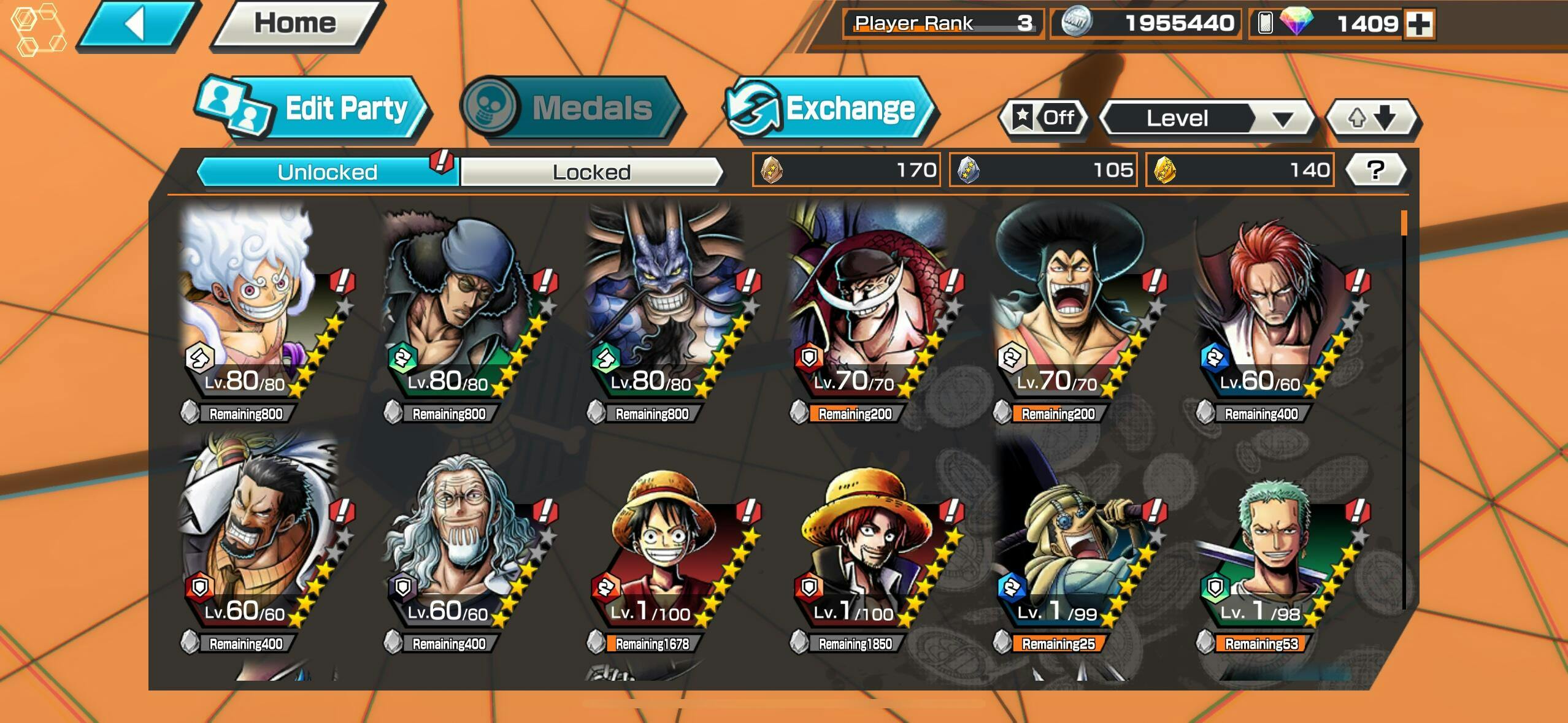Go back with the arrow button
Viewport: 1568px width, 723px height.
(136, 25)
